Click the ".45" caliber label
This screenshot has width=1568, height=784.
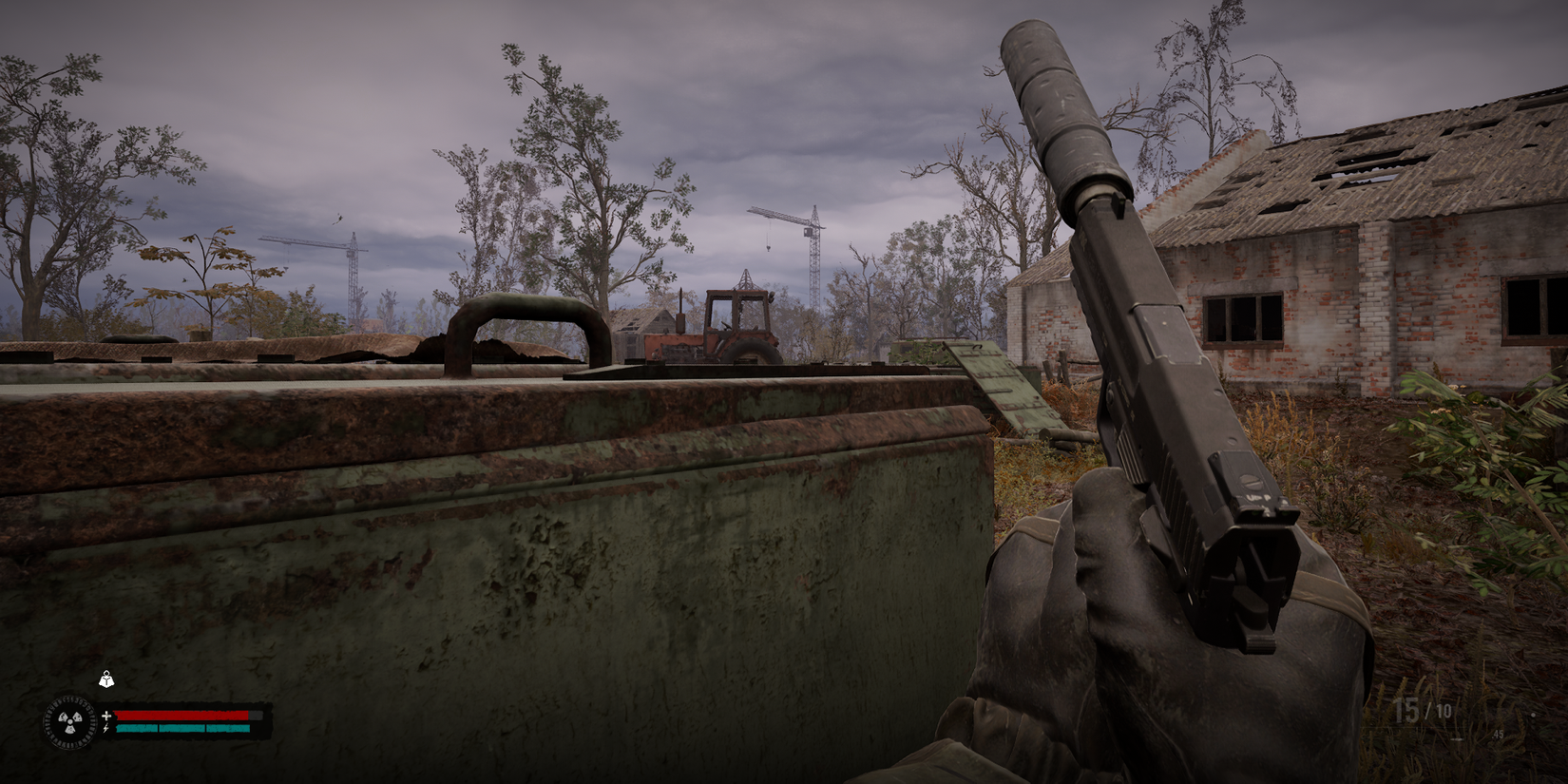(x=1498, y=735)
